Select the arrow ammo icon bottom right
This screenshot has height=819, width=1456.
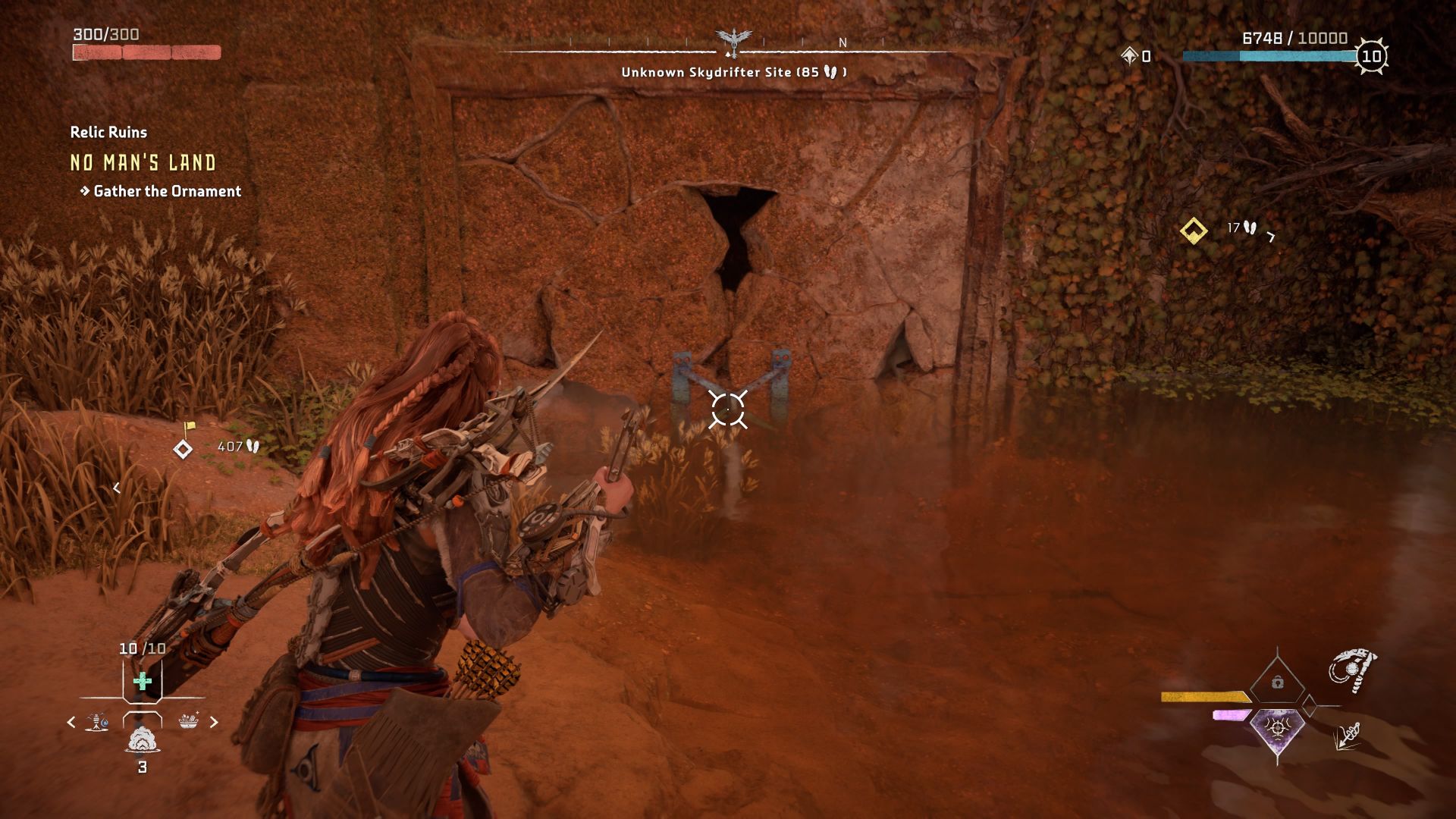(1348, 737)
